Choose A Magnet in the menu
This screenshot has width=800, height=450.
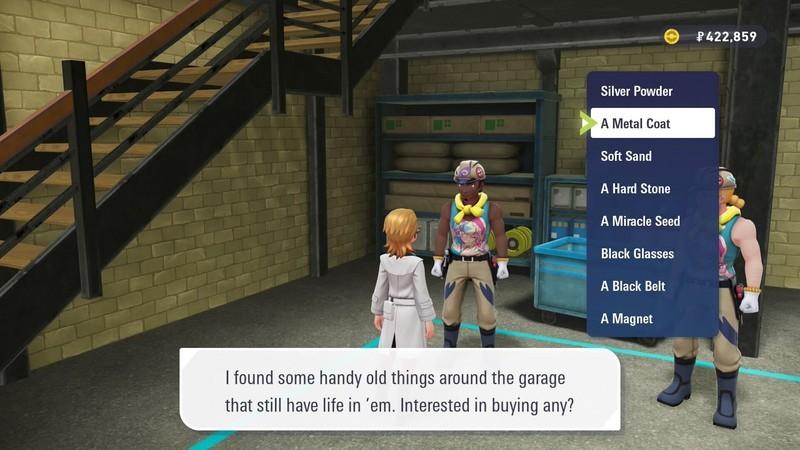[x=627, y=319]
